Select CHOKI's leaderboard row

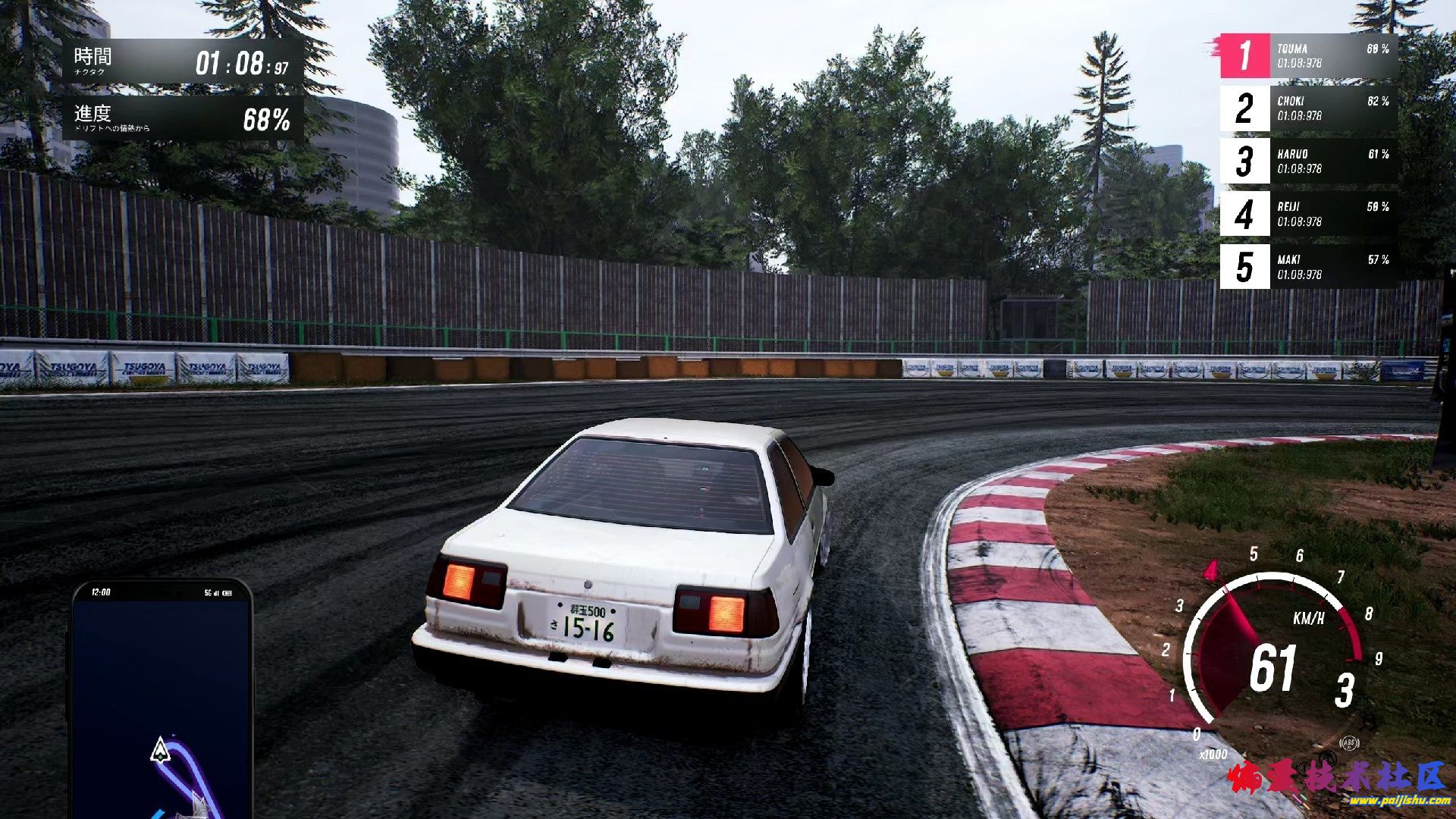point(1308,108)
